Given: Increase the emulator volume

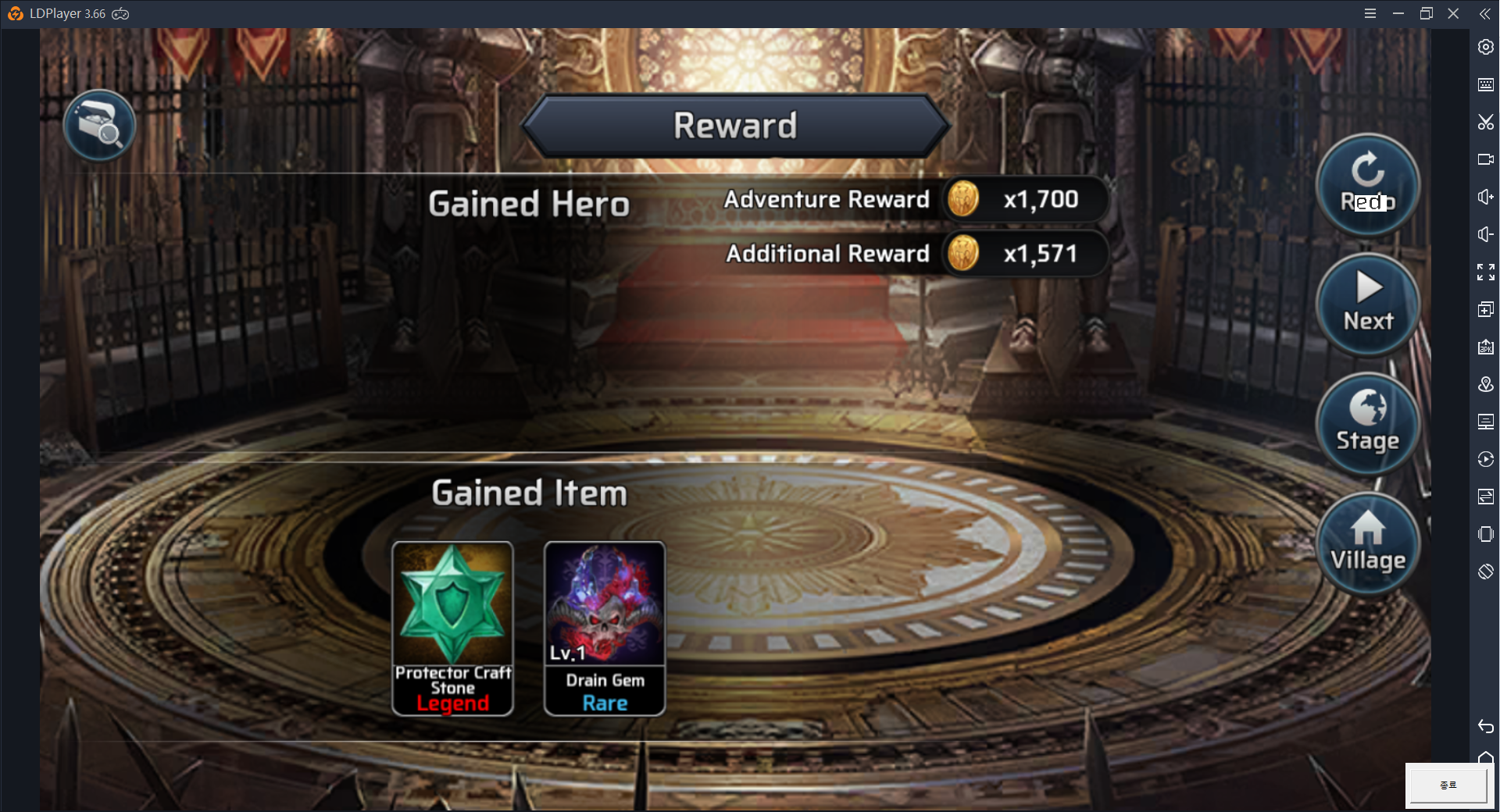Looking at the screenshot, I should tap(1487, 196).
